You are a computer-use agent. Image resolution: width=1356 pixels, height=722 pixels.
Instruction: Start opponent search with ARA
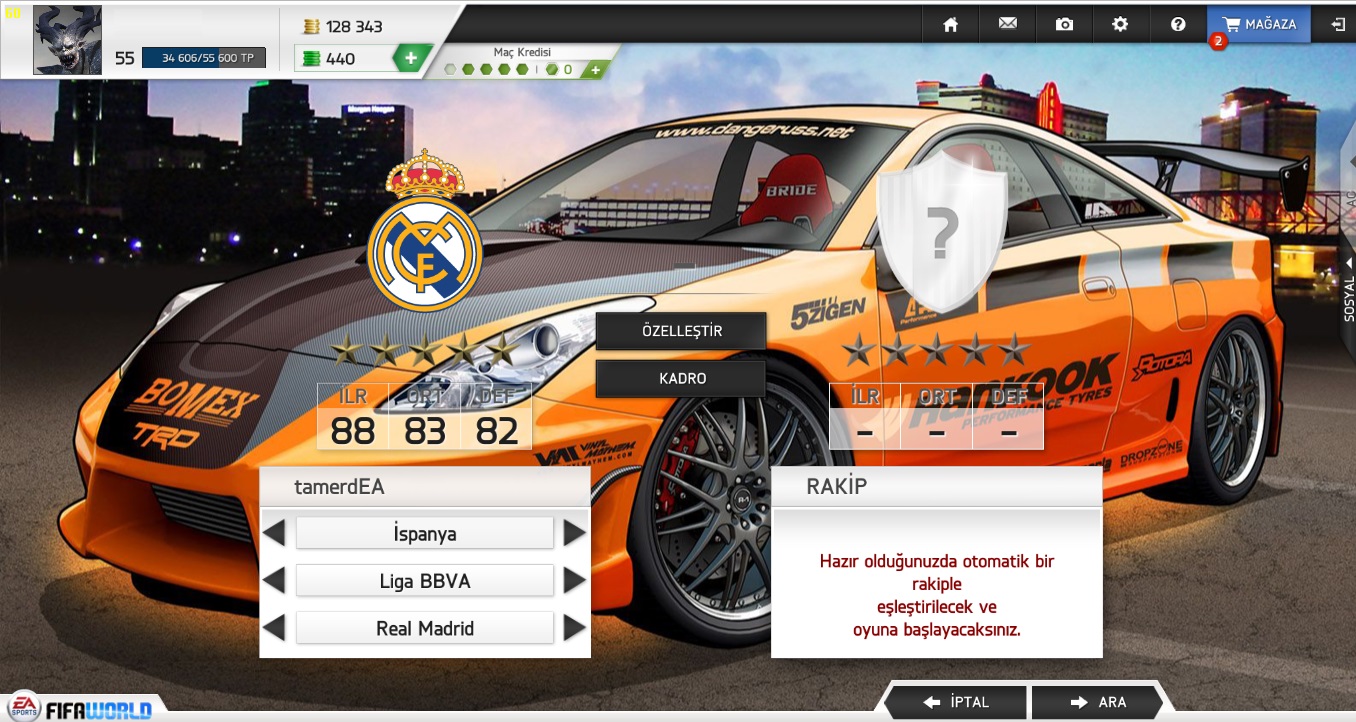[x=1097, y=702]
